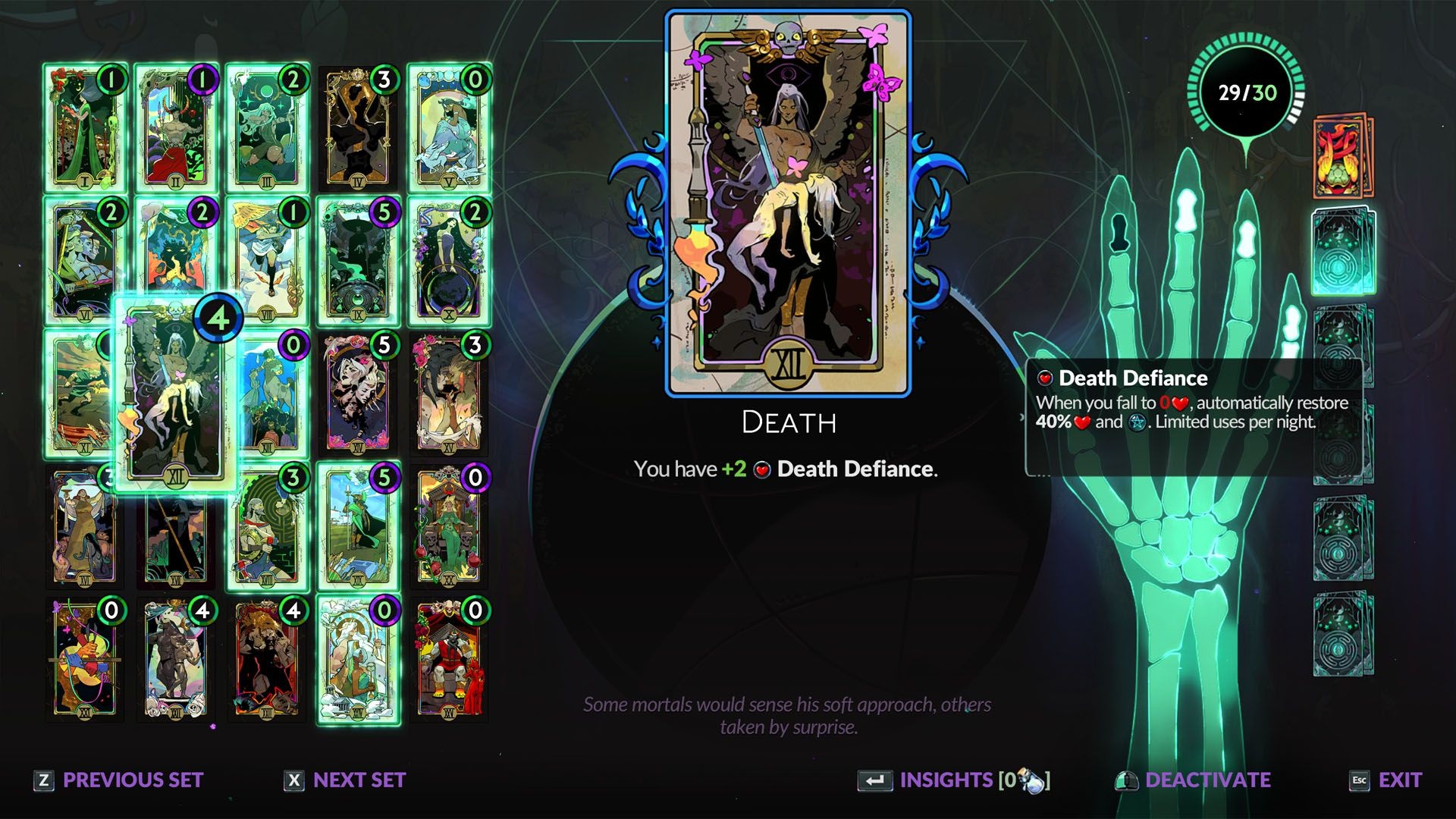This screenshot has height=819, width=1456.
Task: Switch to the Previous Set
Action: (x=119, y=780)
